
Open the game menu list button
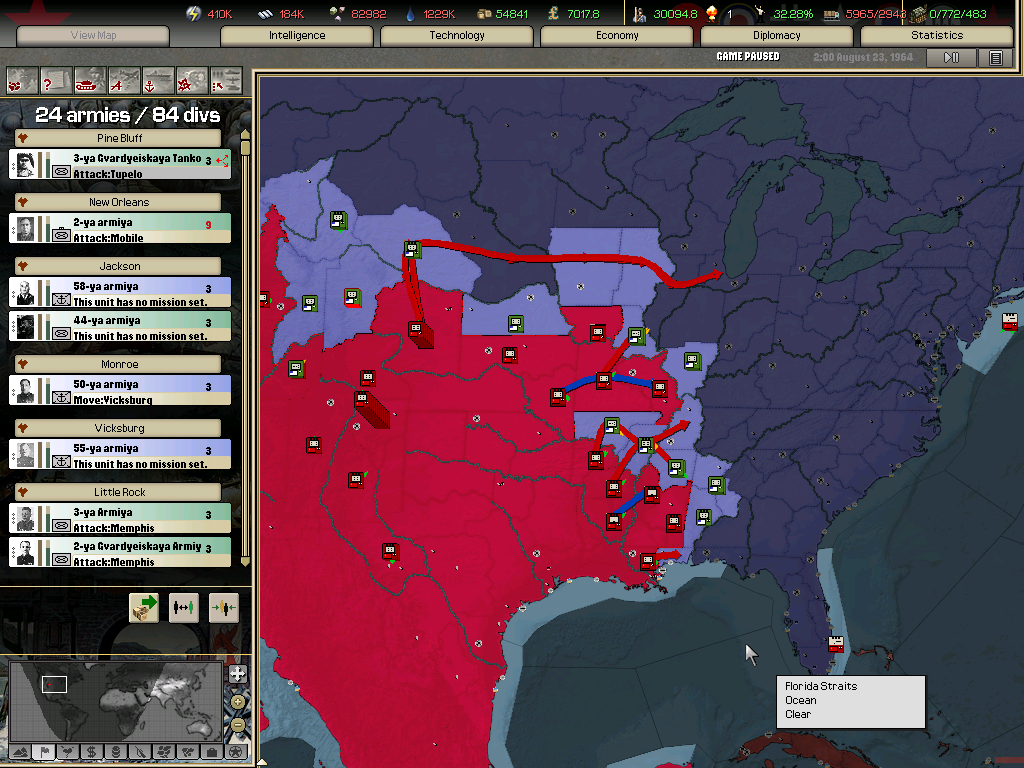[x=995, y=58]
